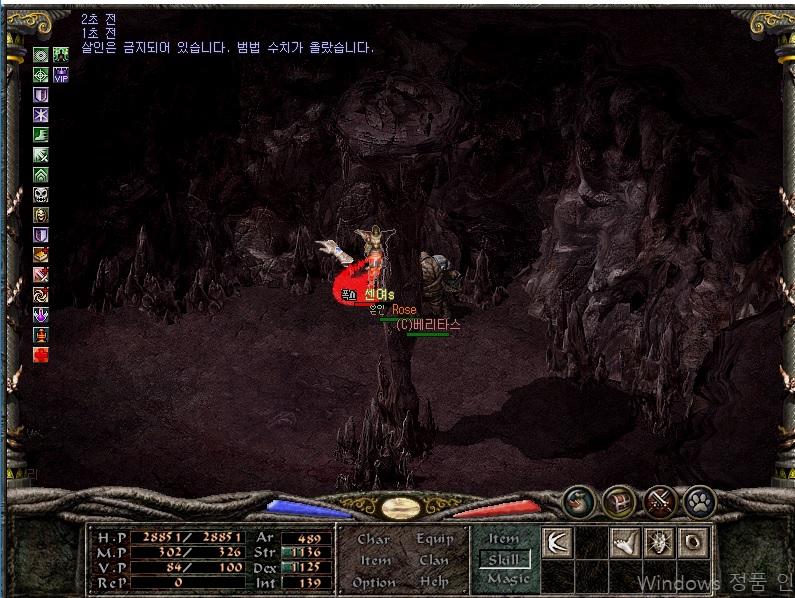Click the paw print round button
The image size is (795, 598).
[x=699, y=500]
